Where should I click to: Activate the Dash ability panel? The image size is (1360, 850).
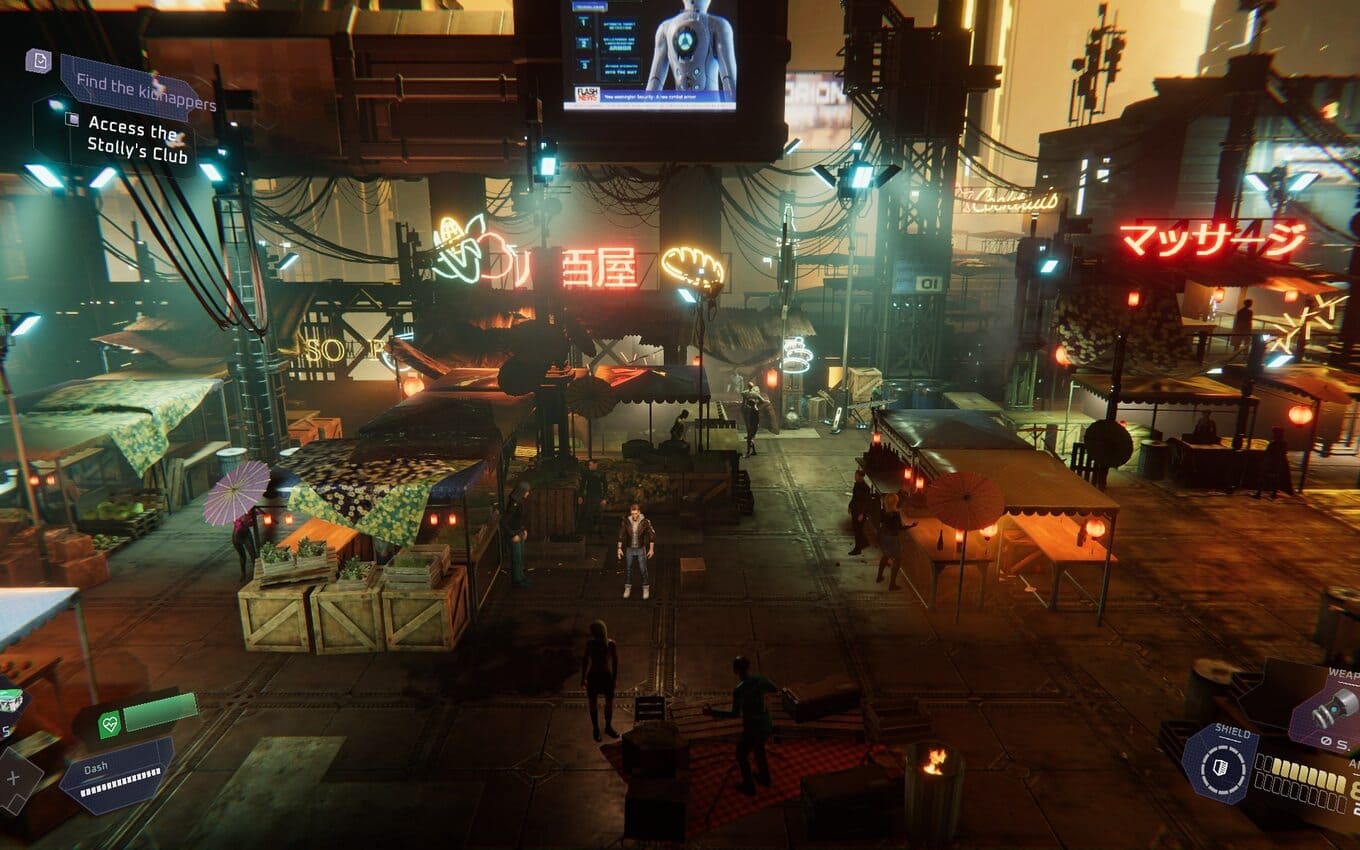116,775
